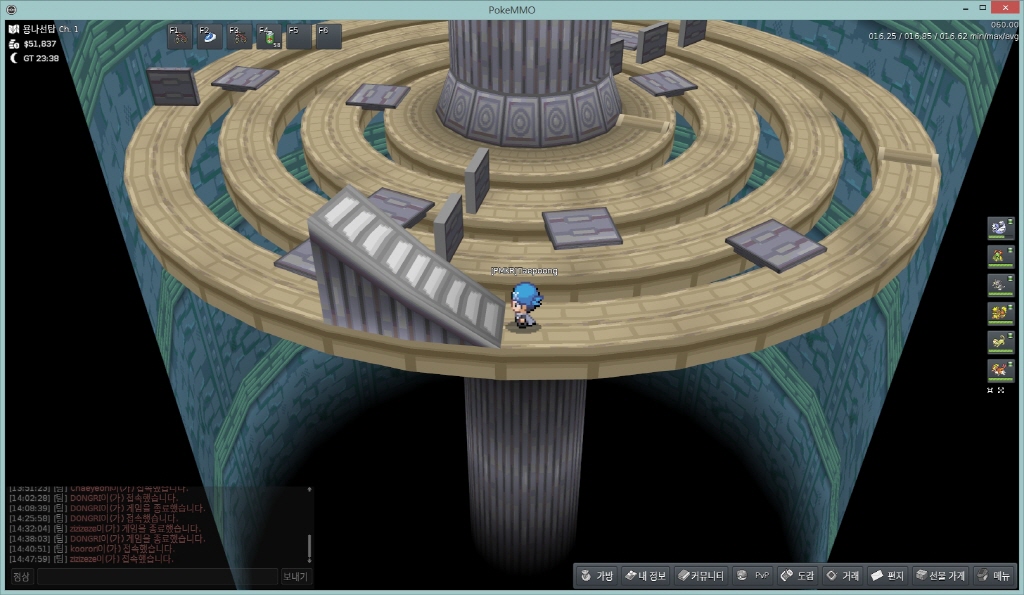Open the 커뮤니티 community panel
Image resolution: width=1024 pixels, height=595 pixels.
(699, 576)
